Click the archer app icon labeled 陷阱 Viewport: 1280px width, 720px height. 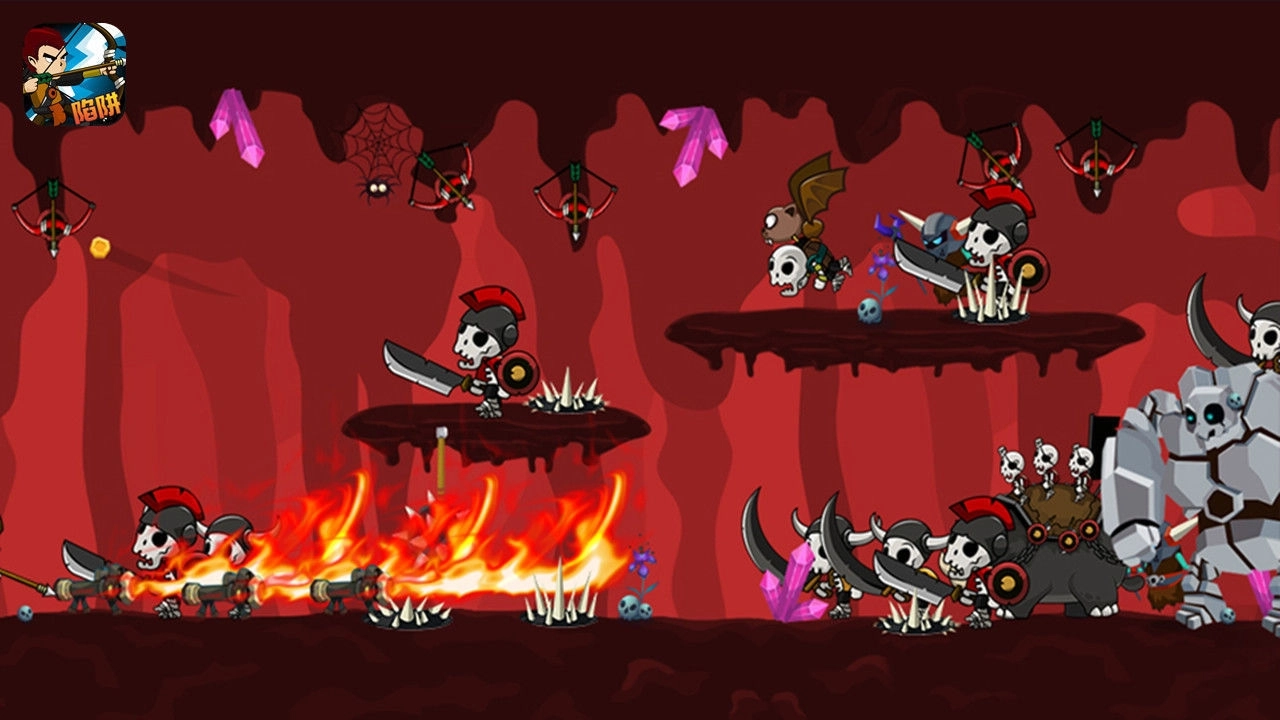pos(74,74)
